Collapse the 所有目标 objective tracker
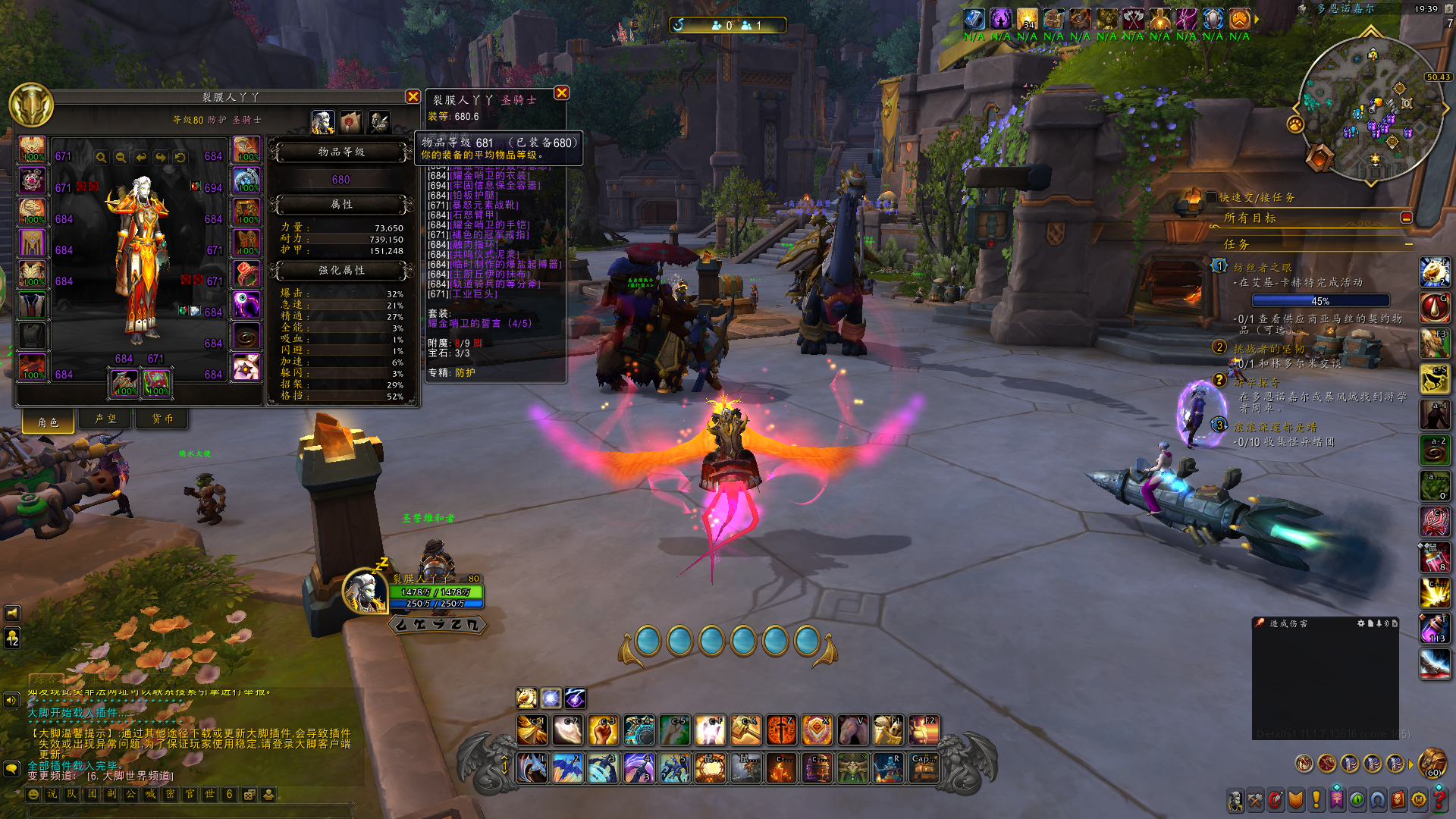The height and width of the screenshot is (819, 1456). (1406, 218)
